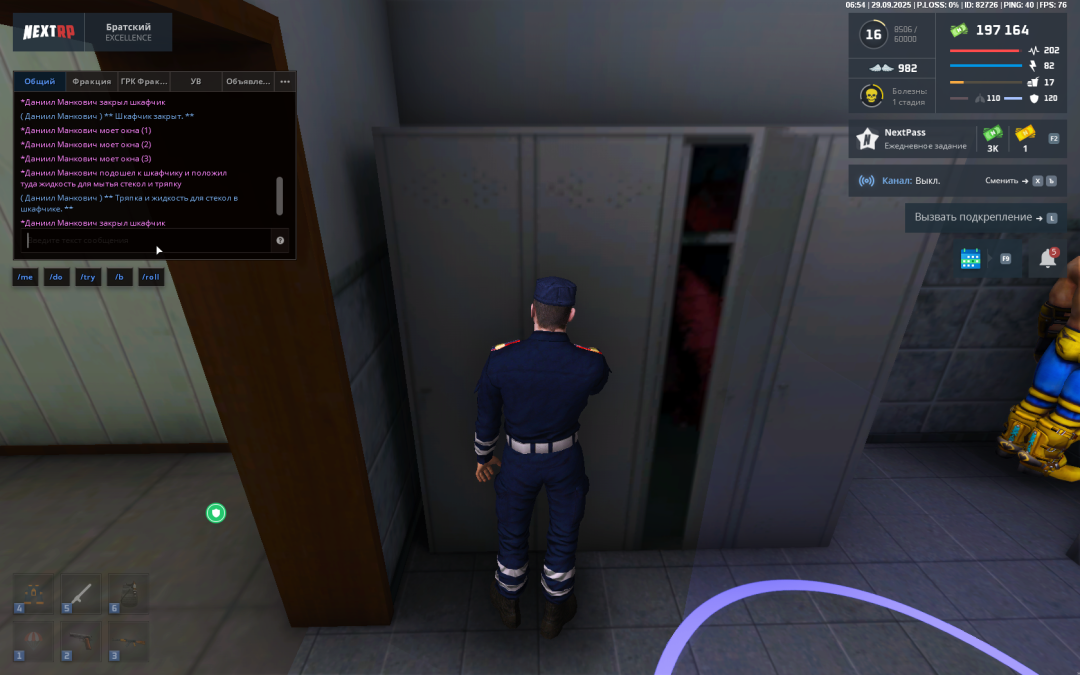Viewport: 1080px width, 675px height.
Task: Select the /b chat command button
Action: coord(120,277)
